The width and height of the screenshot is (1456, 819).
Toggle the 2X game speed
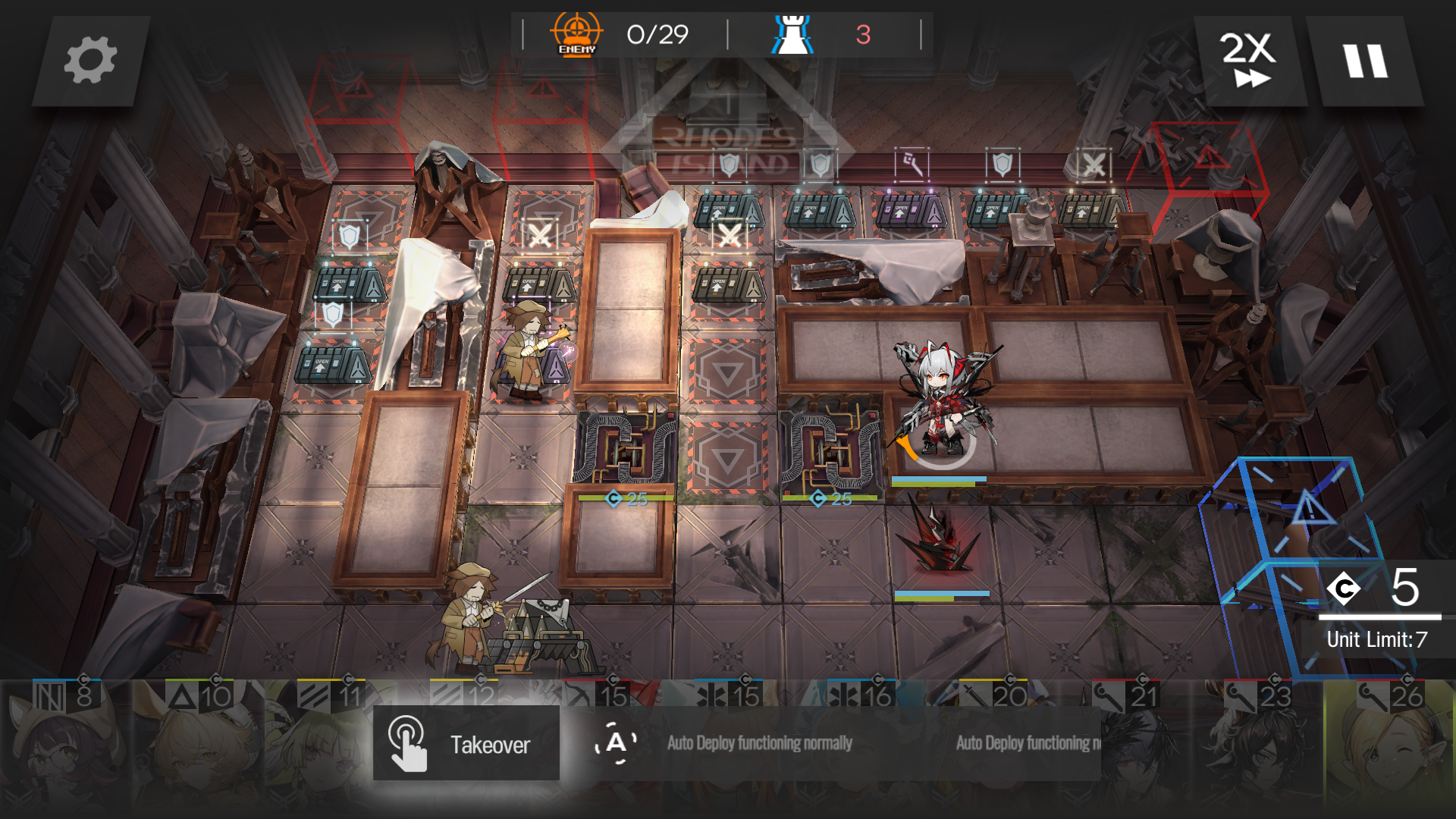pyautogui.click(x=1249, y=61)
